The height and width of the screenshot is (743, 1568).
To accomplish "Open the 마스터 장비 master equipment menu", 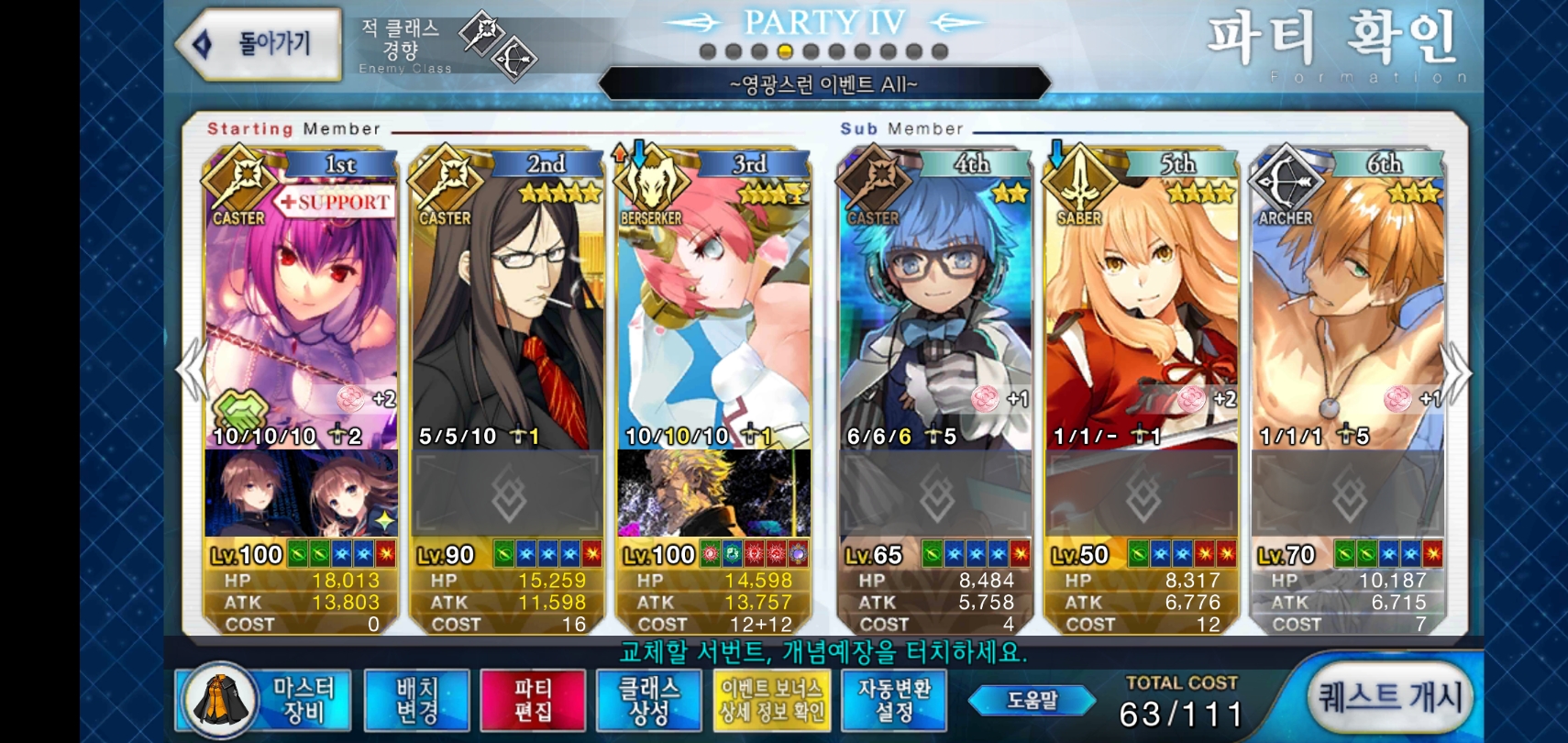I will [x=266, y=701].
